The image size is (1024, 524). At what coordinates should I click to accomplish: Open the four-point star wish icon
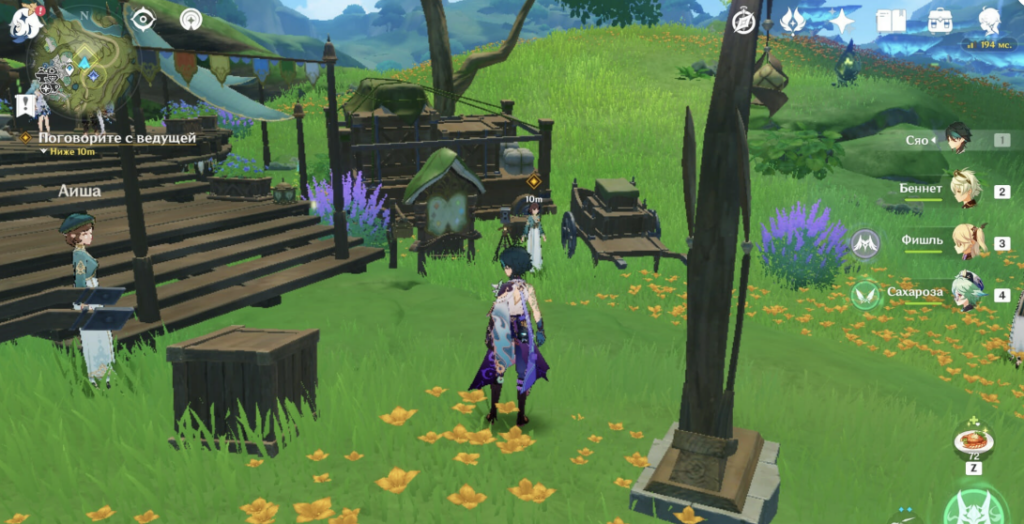click(843, 21)
